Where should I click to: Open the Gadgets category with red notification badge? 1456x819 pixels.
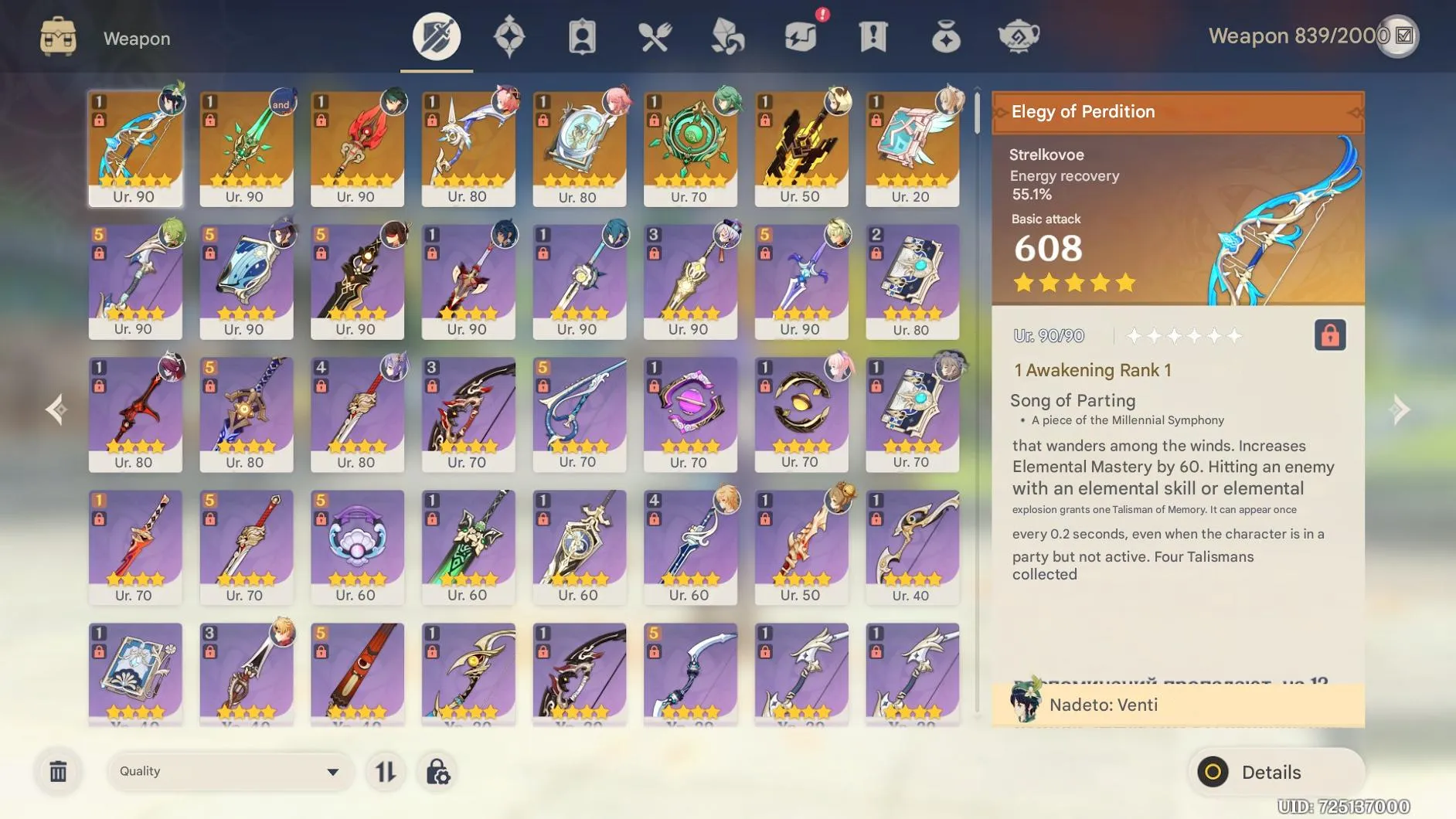(801, 36)
